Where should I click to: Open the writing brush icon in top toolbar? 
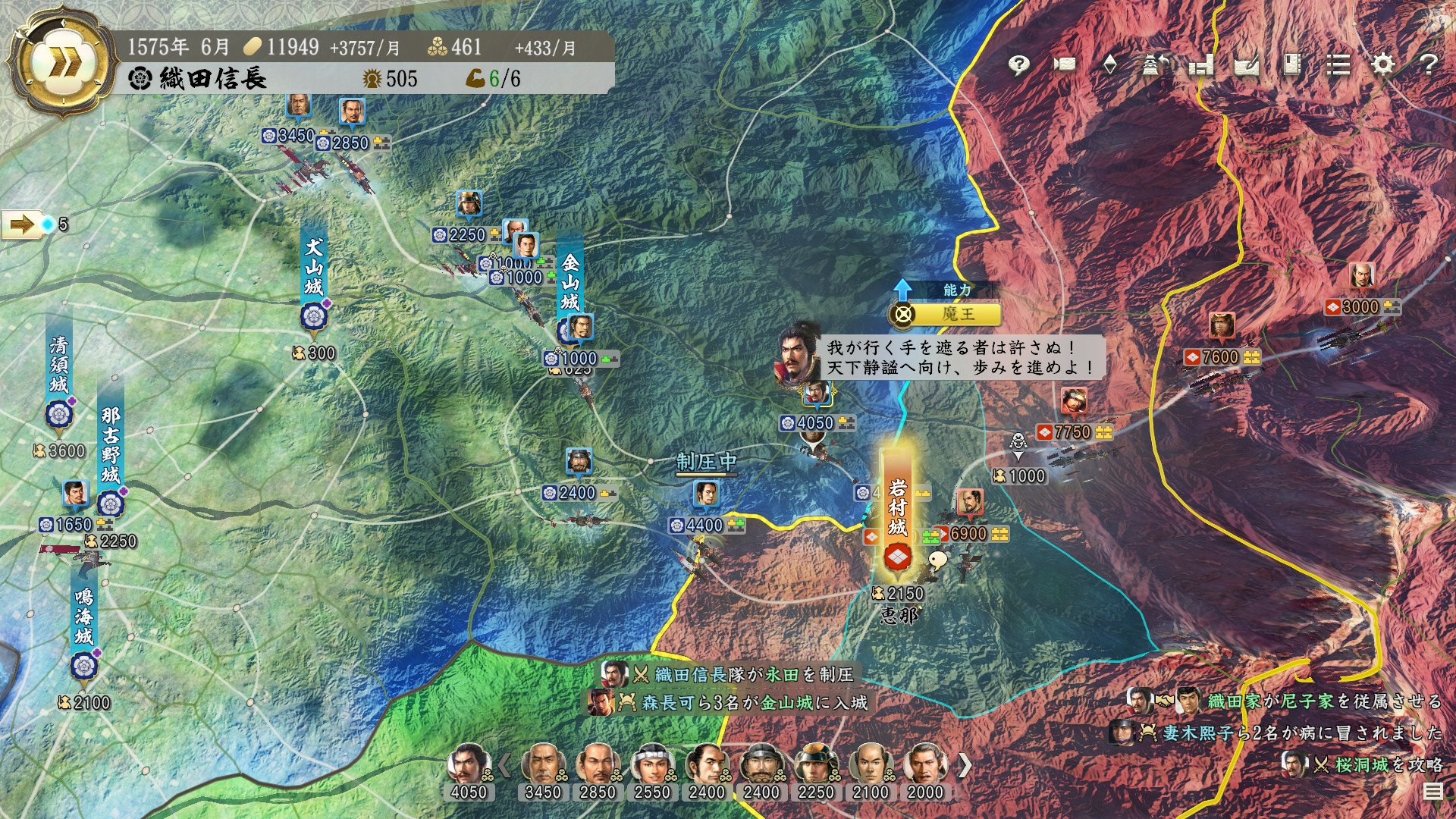coord(1246,66)
